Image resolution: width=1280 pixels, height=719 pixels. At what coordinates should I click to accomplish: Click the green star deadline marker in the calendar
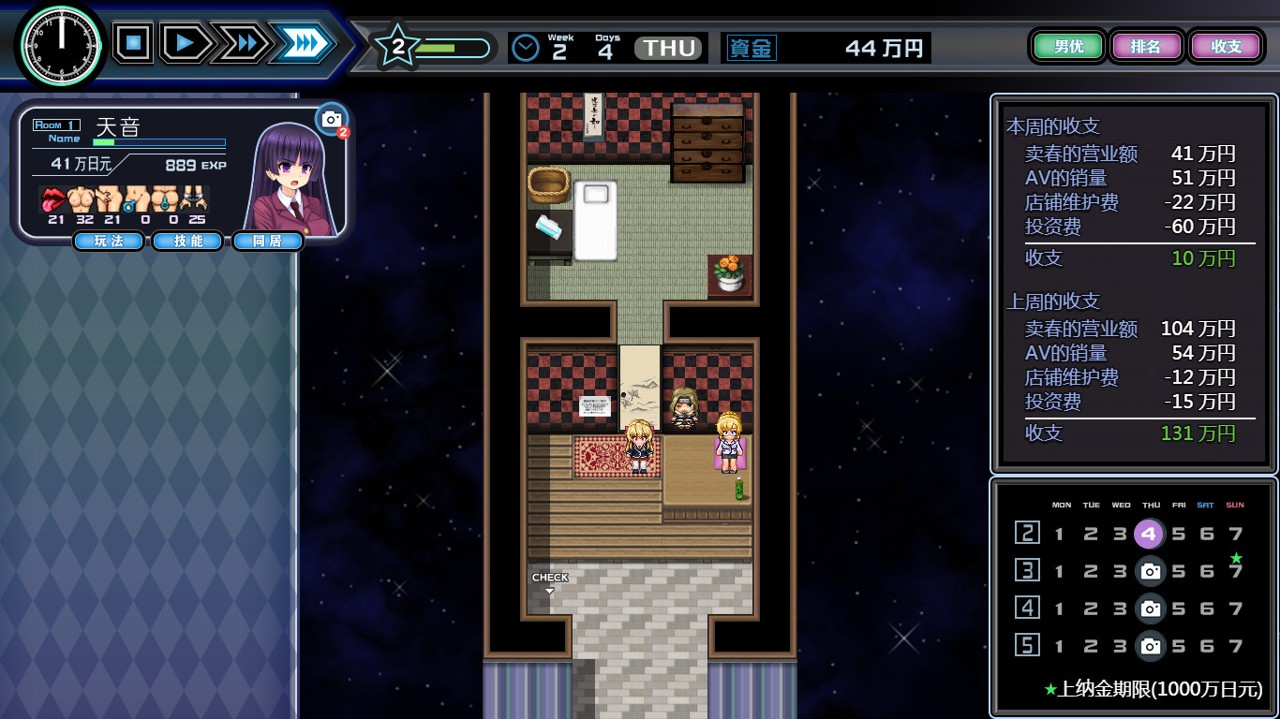pos(1236,557)
